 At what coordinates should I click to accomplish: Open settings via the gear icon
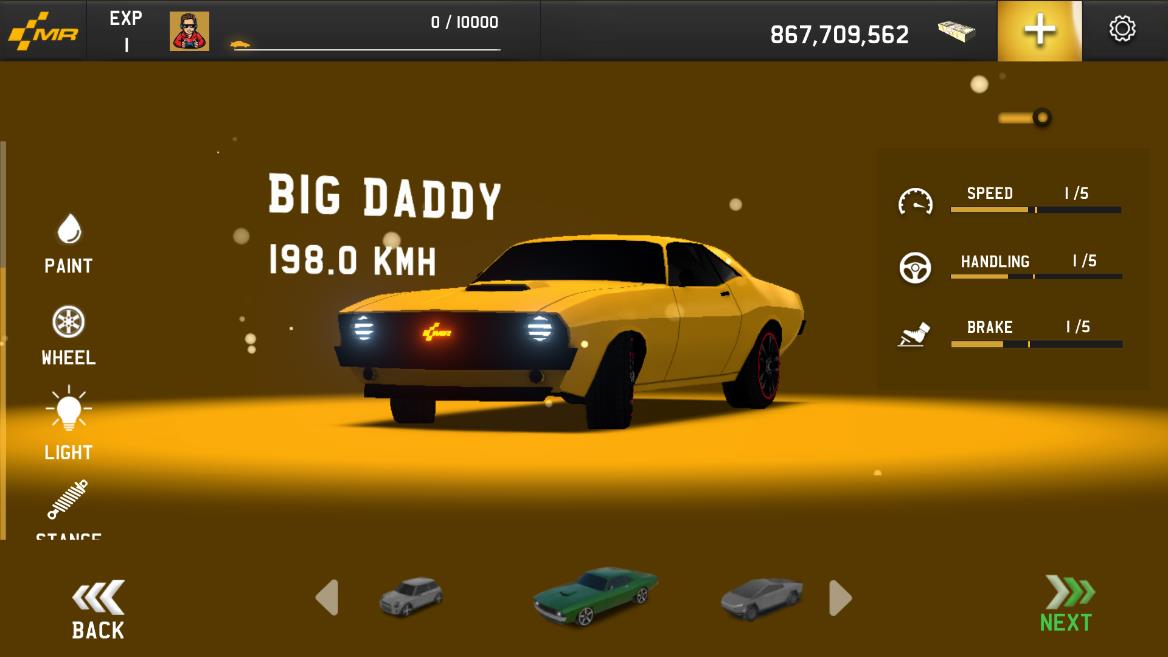(1122, 30)
